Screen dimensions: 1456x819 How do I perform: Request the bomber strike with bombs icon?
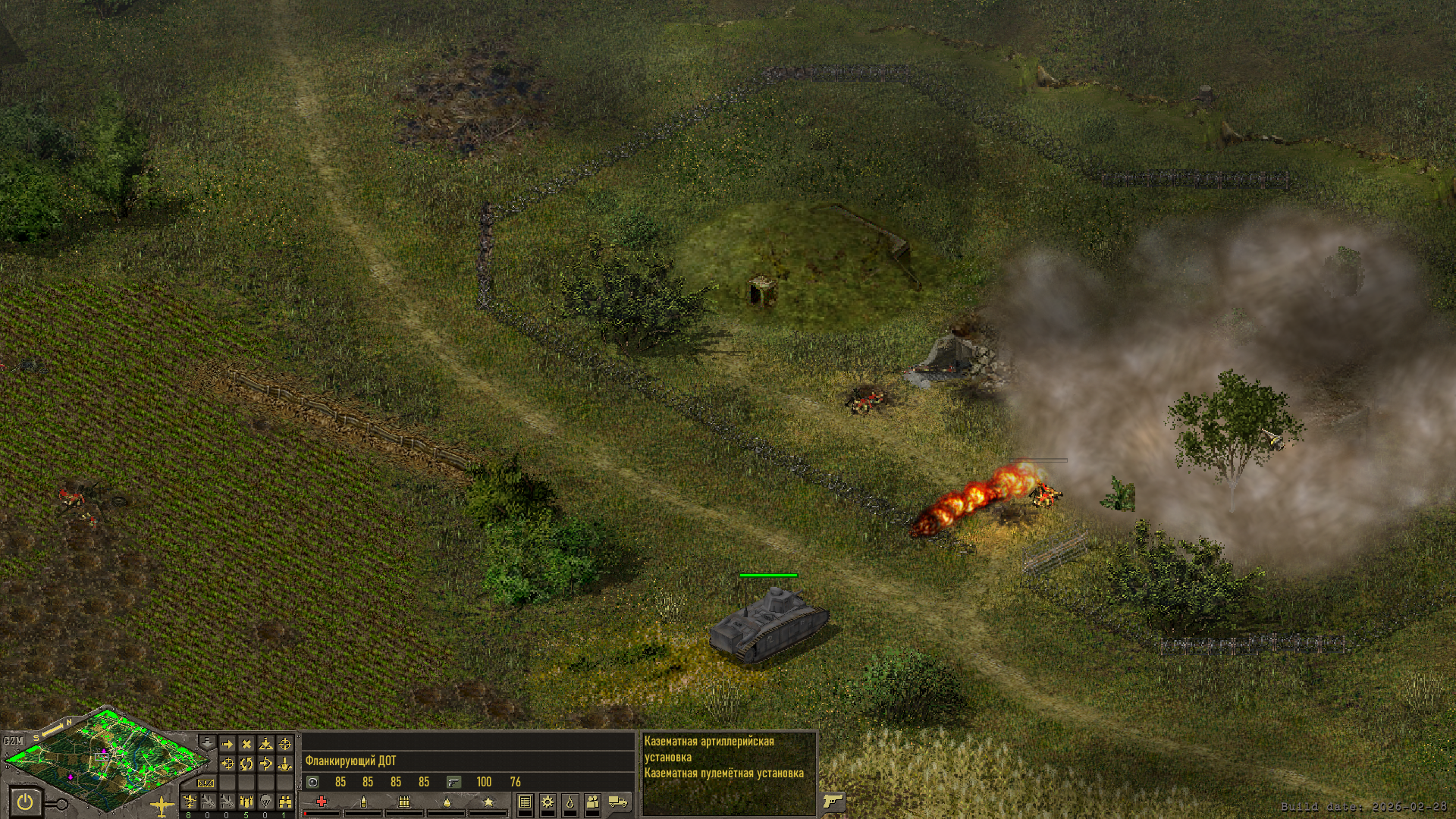click(246, 802)
